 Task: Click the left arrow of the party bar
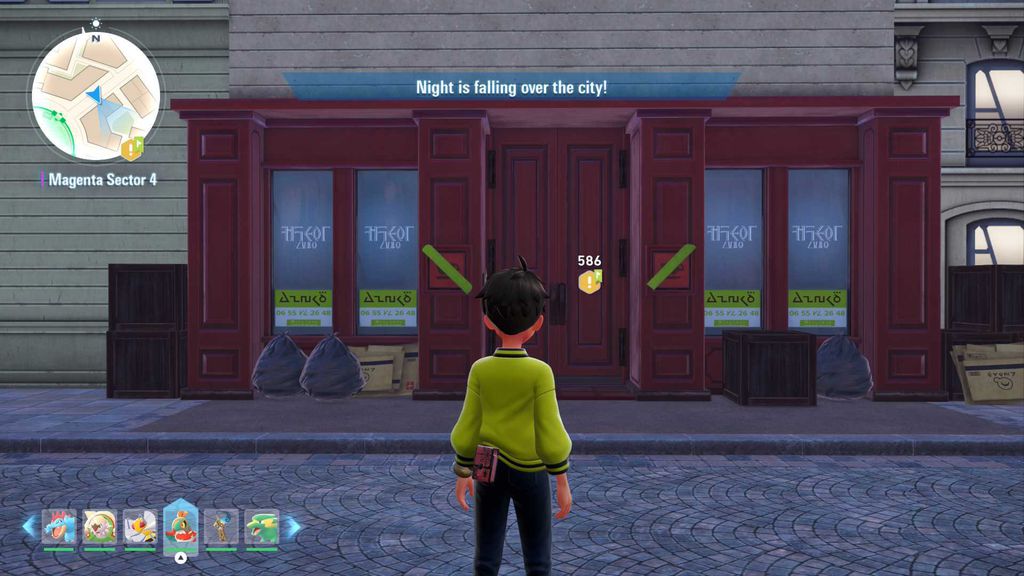pos(29,526)
